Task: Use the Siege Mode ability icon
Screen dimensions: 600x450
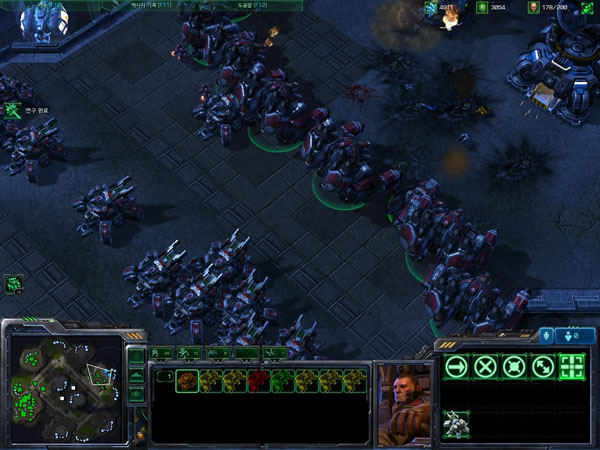Action: point(456,423)
